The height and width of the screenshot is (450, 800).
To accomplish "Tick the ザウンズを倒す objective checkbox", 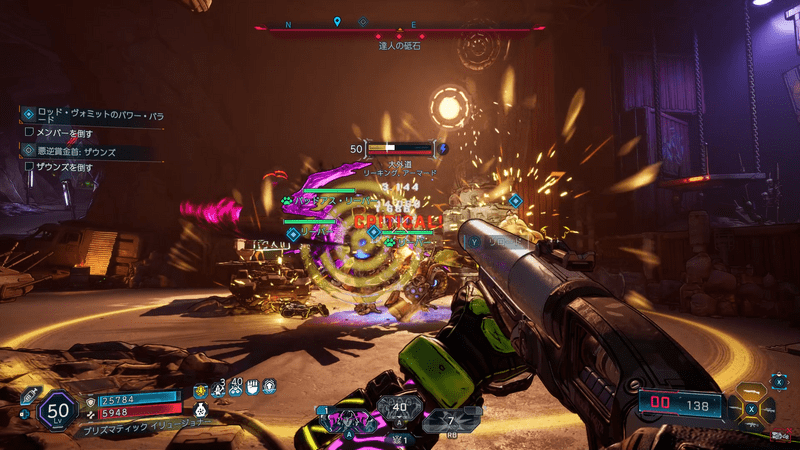I will (30, 166).
